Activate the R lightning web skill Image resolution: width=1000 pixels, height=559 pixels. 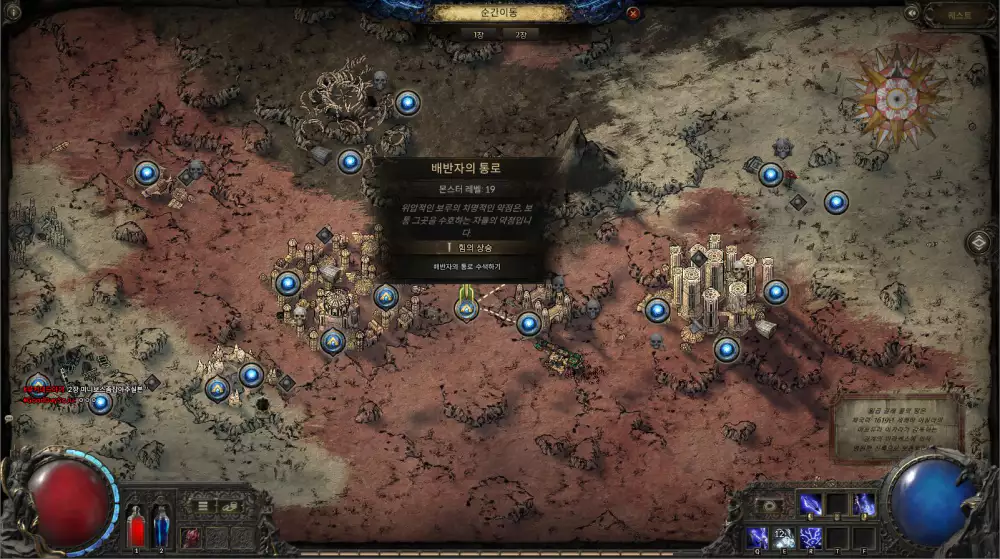coord(810,537)
